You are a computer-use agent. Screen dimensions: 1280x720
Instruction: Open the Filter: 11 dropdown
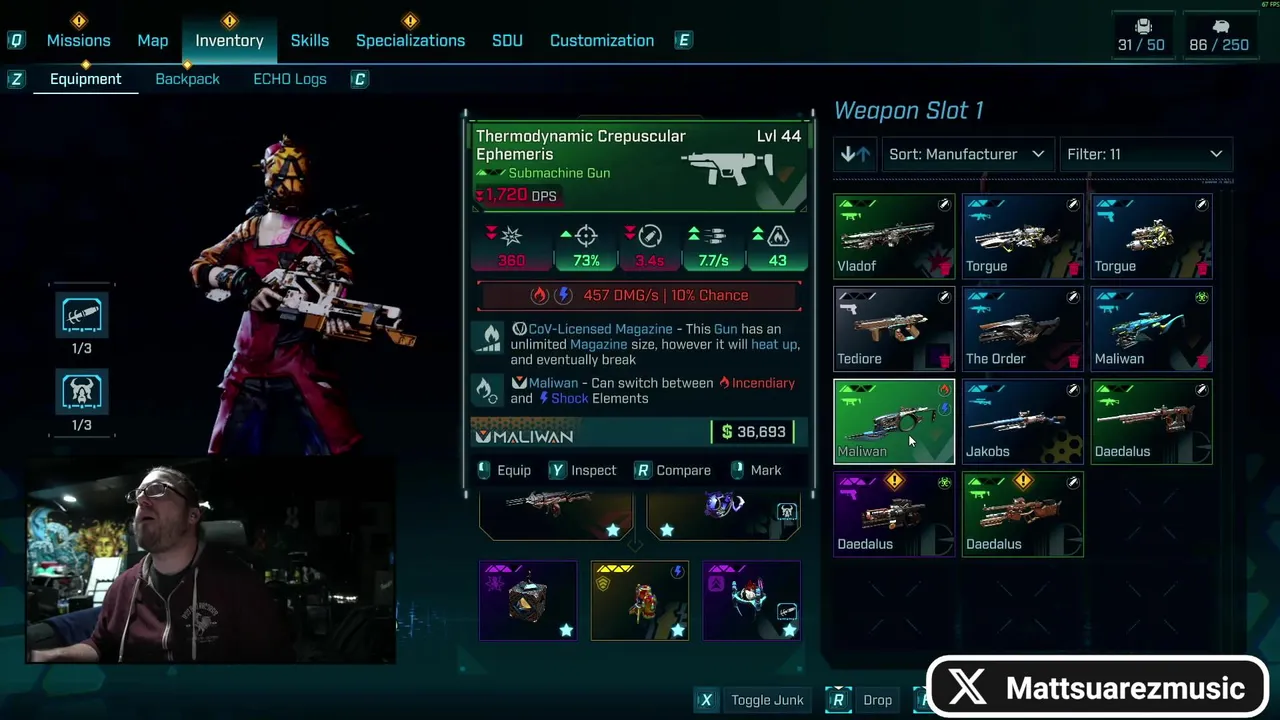click(x=1145, y=154)
